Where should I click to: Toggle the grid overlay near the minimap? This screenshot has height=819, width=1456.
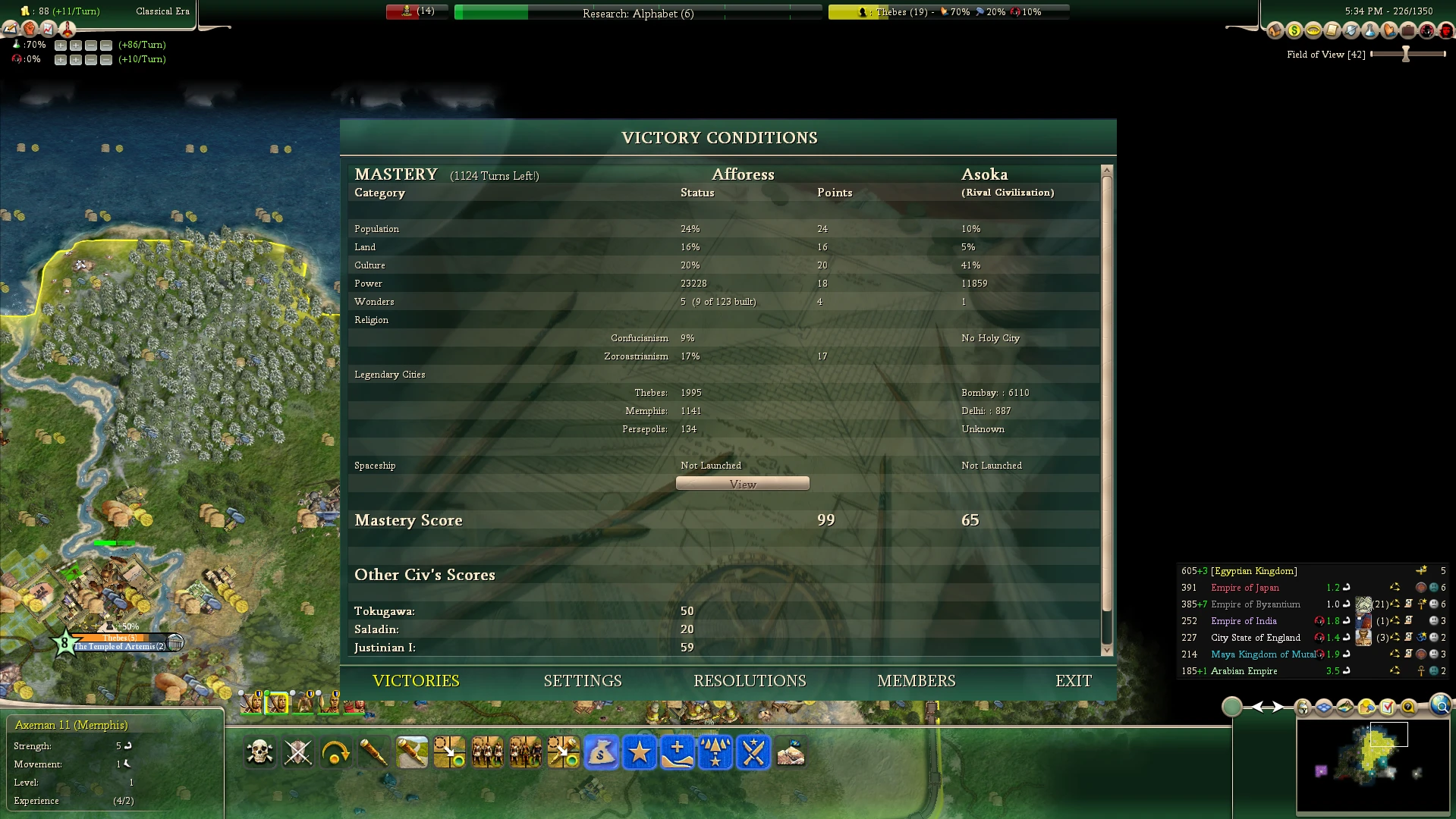click(1325, 708)
